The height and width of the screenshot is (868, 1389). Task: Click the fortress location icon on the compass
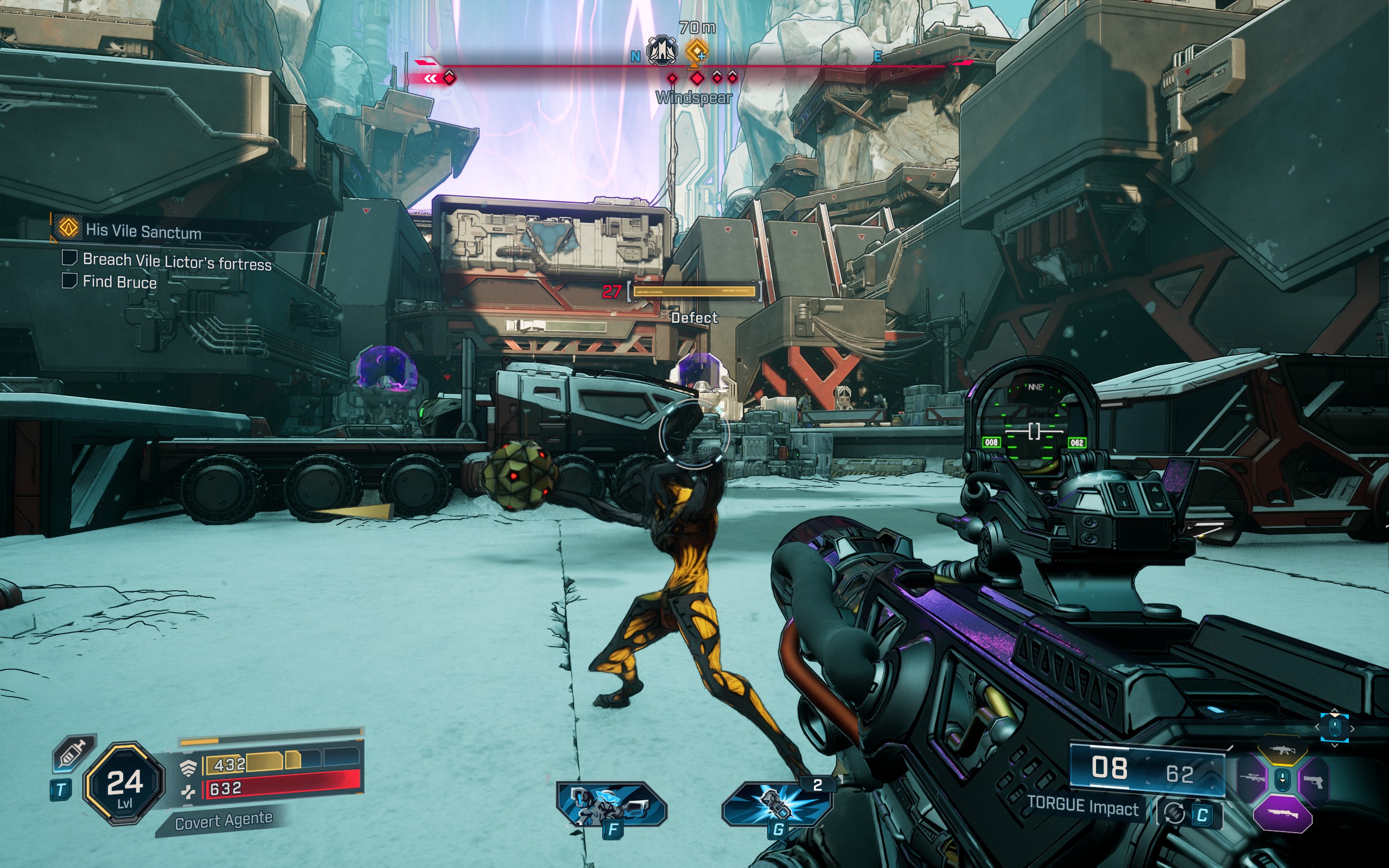pos(662,51)
